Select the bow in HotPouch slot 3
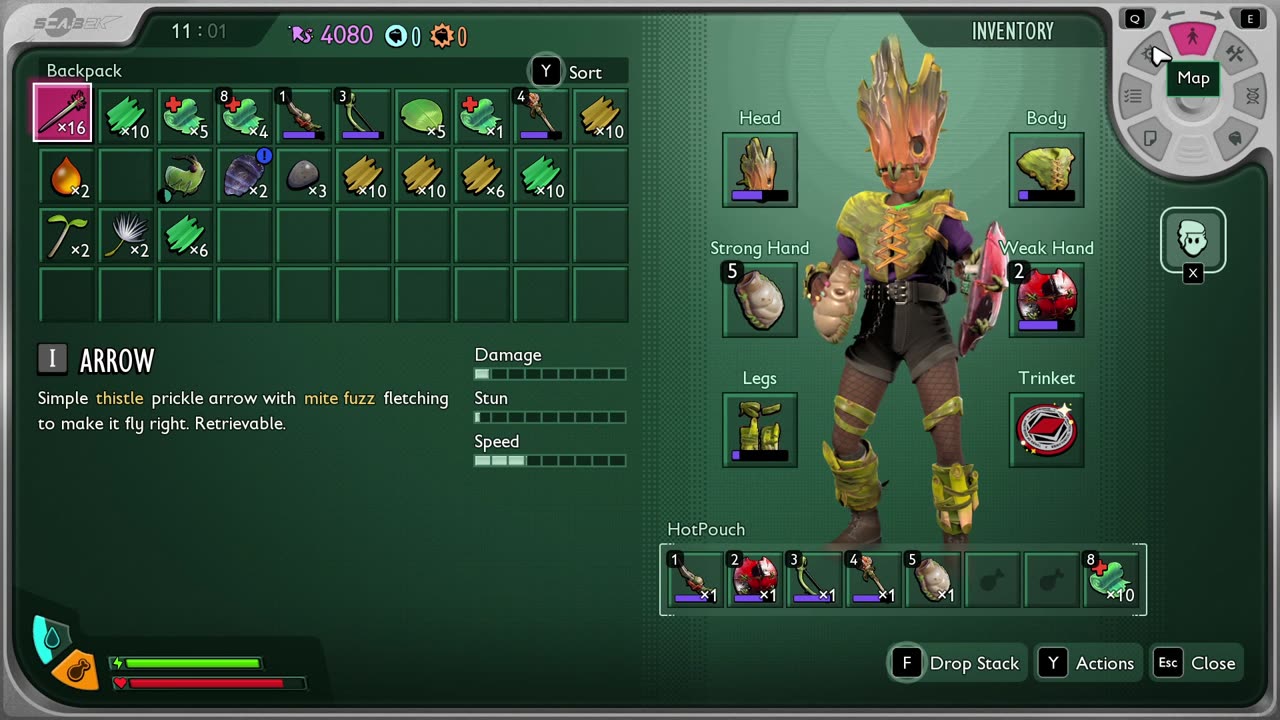The width and height of the screenshot is (1280, 720). [814, 580]
